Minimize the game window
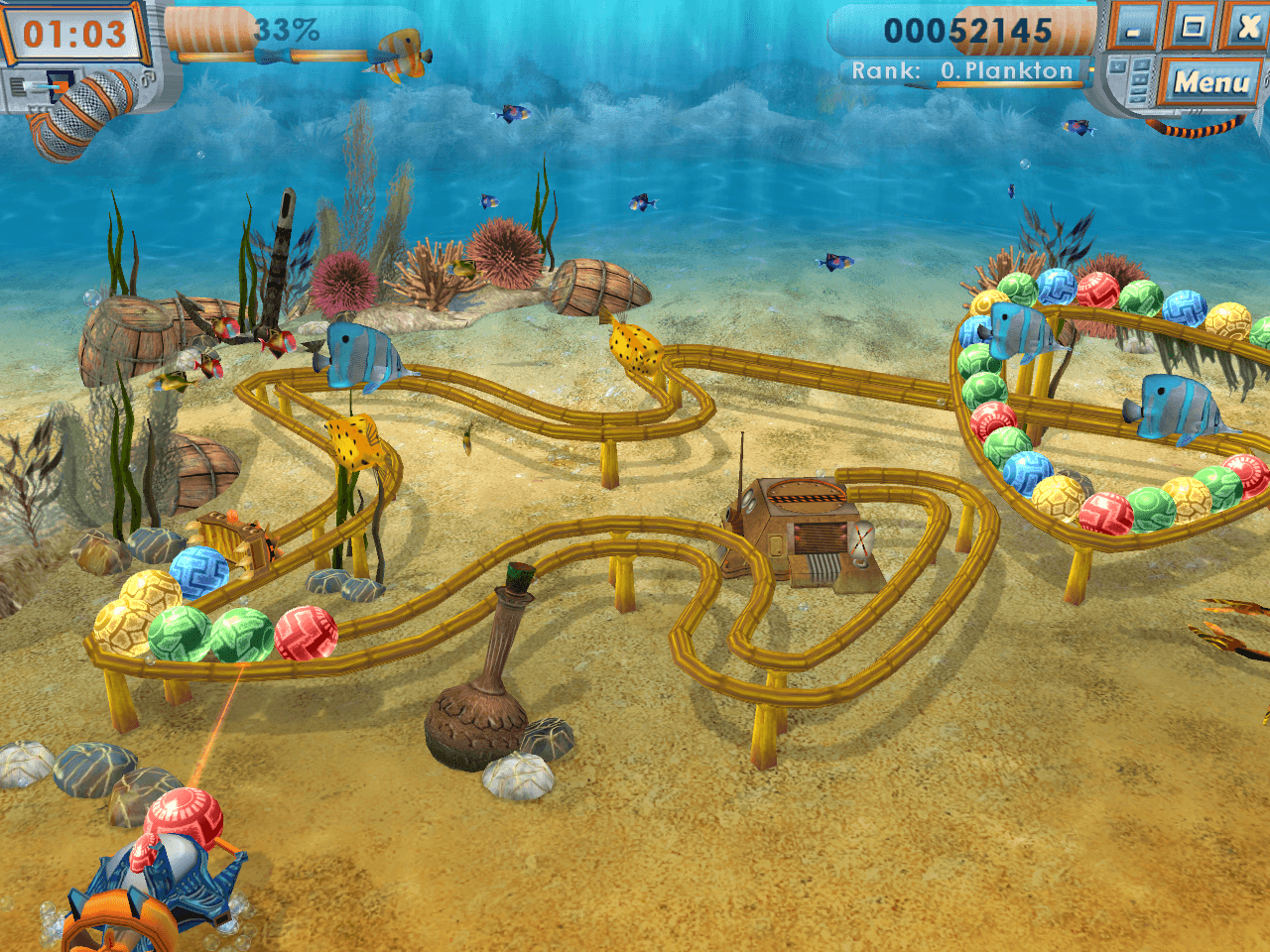This screenshot has width=1270, height=952. coord(1133,28)
